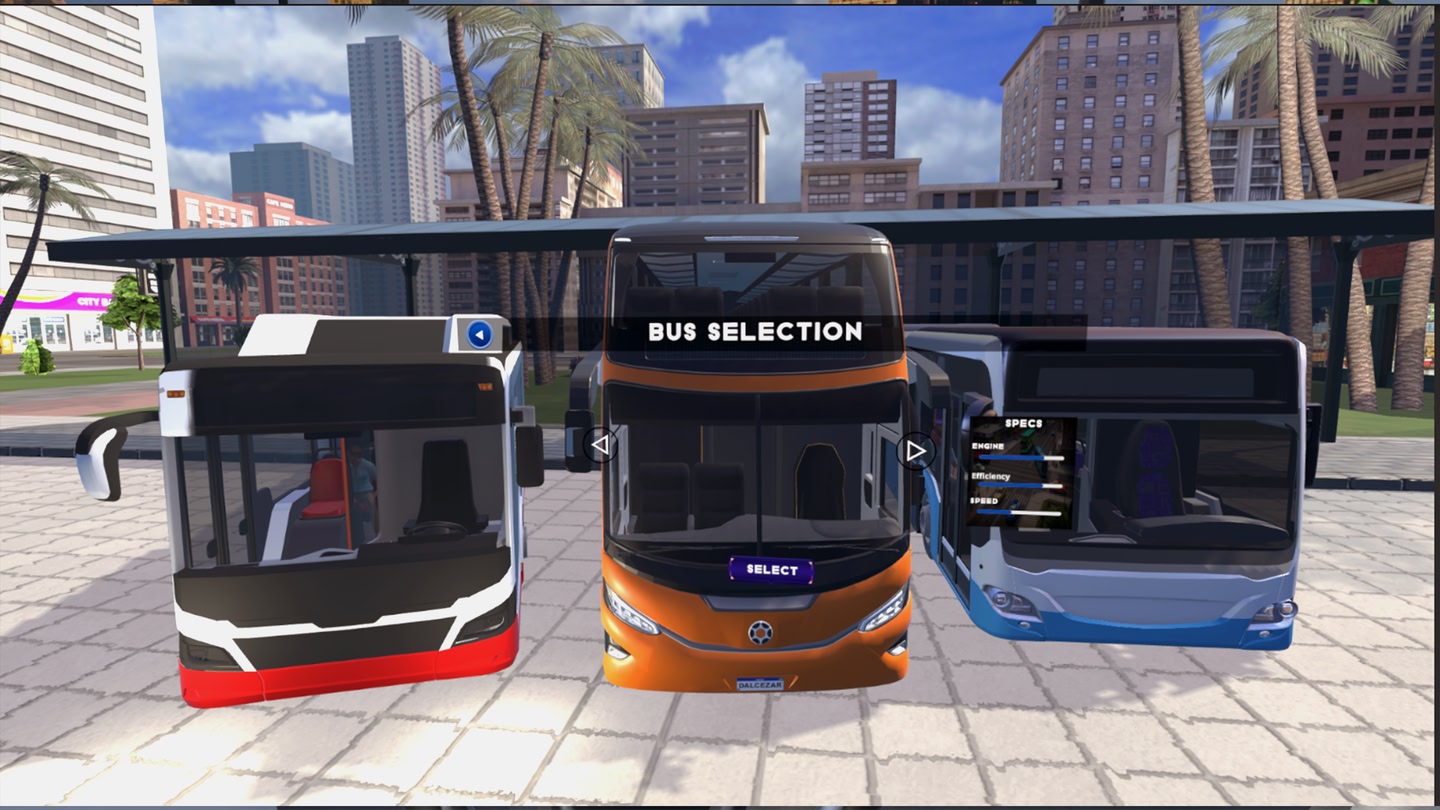Click the ENGINE stat slider bar
This screenshot has width=1440, height=810.
[x=1021, y=457]
